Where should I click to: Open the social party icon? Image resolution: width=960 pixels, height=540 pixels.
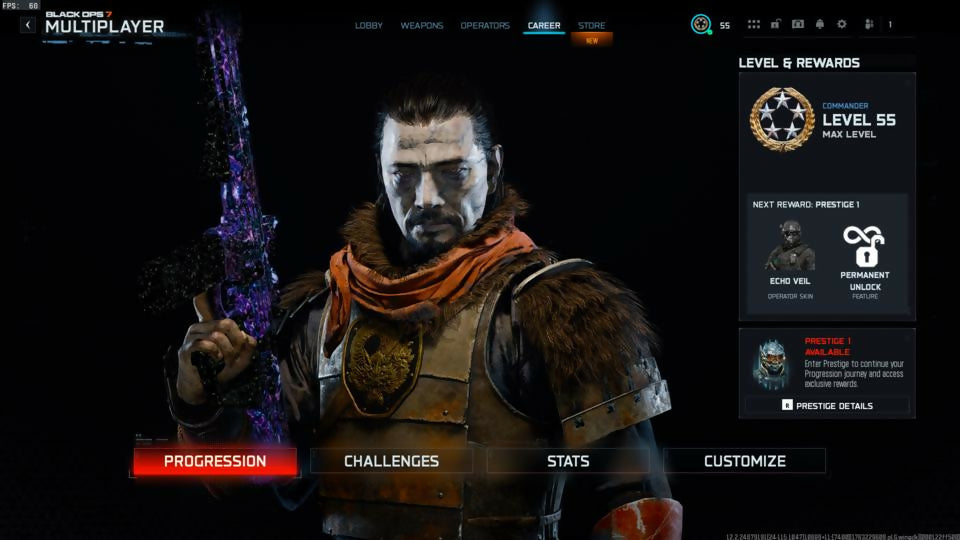(869, 25)
